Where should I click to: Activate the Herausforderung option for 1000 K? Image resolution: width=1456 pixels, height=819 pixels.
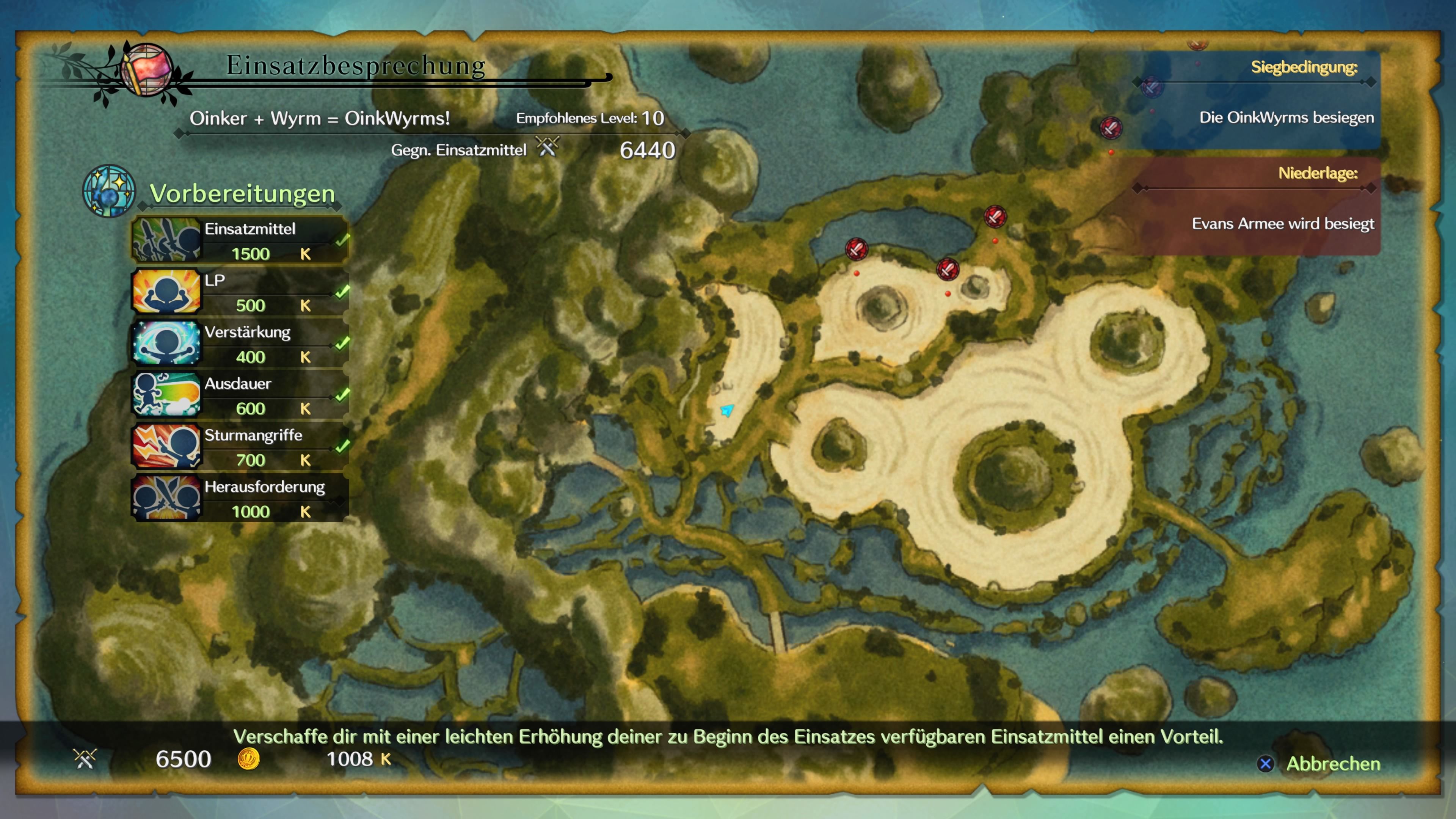[x=240, y=499]
